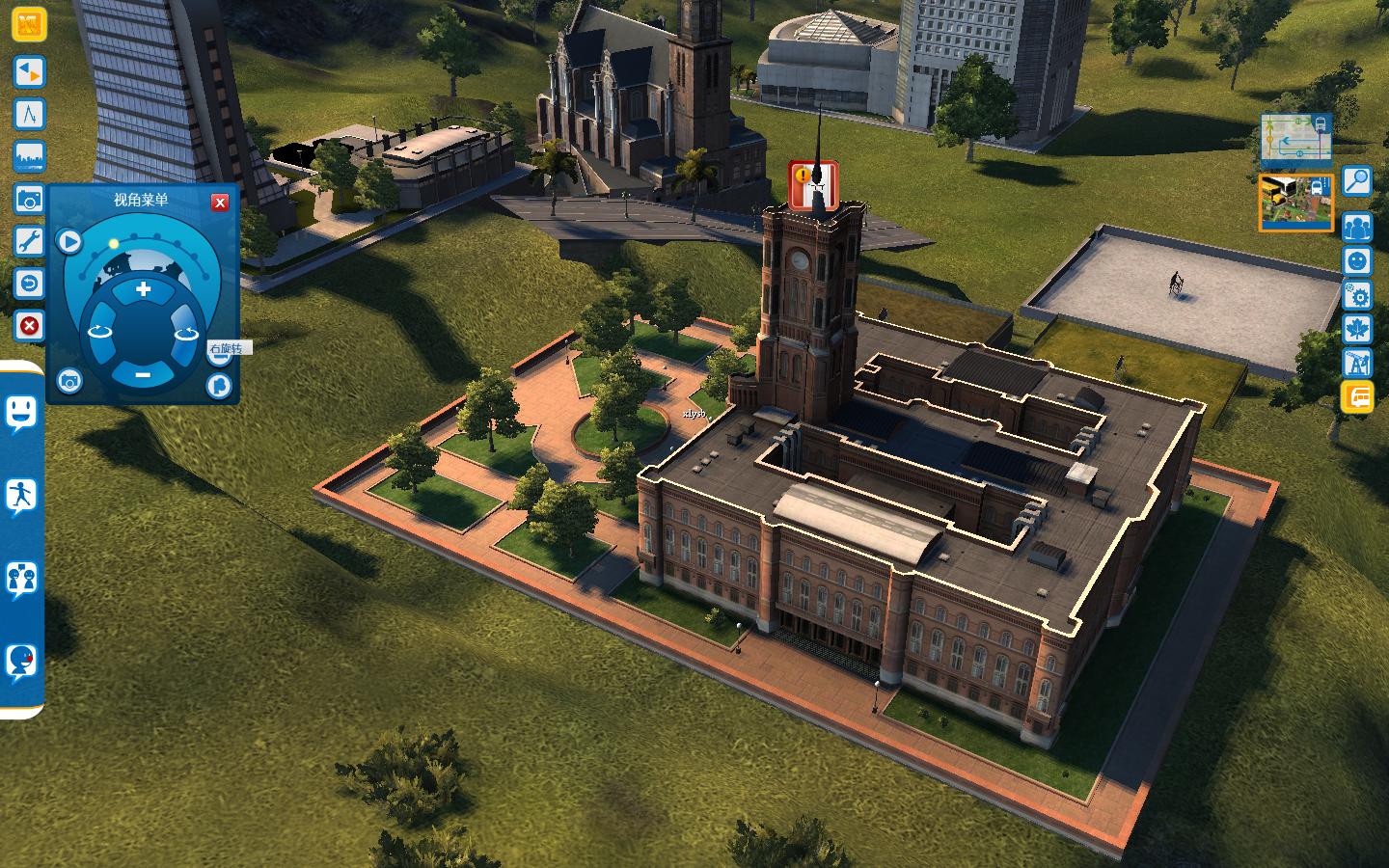Open the wrench settings tool
Screen dimensions: 1389x868
point(29,241)
